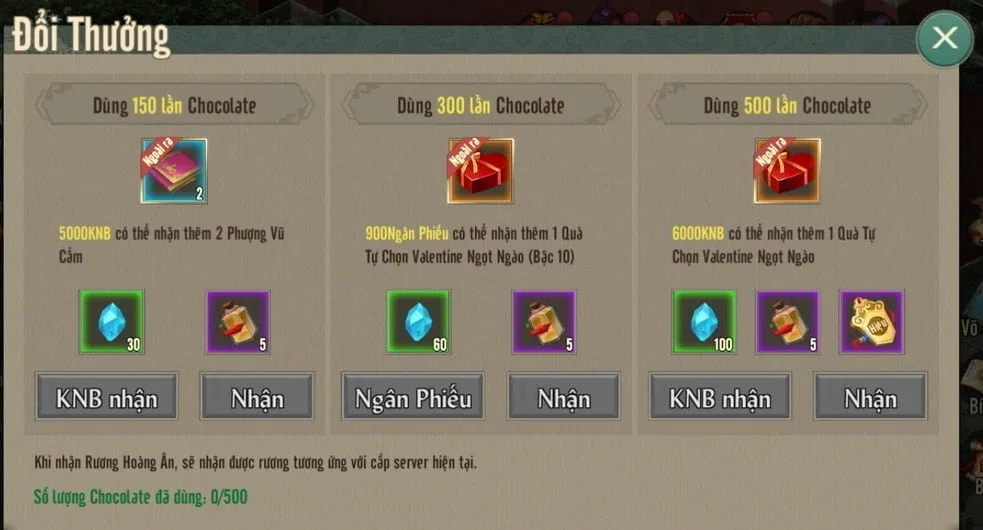Pay Ngân Phiếu for the 300 Chocolate bonus
Viewport: 983px width, 530px height.
(413, 397)
